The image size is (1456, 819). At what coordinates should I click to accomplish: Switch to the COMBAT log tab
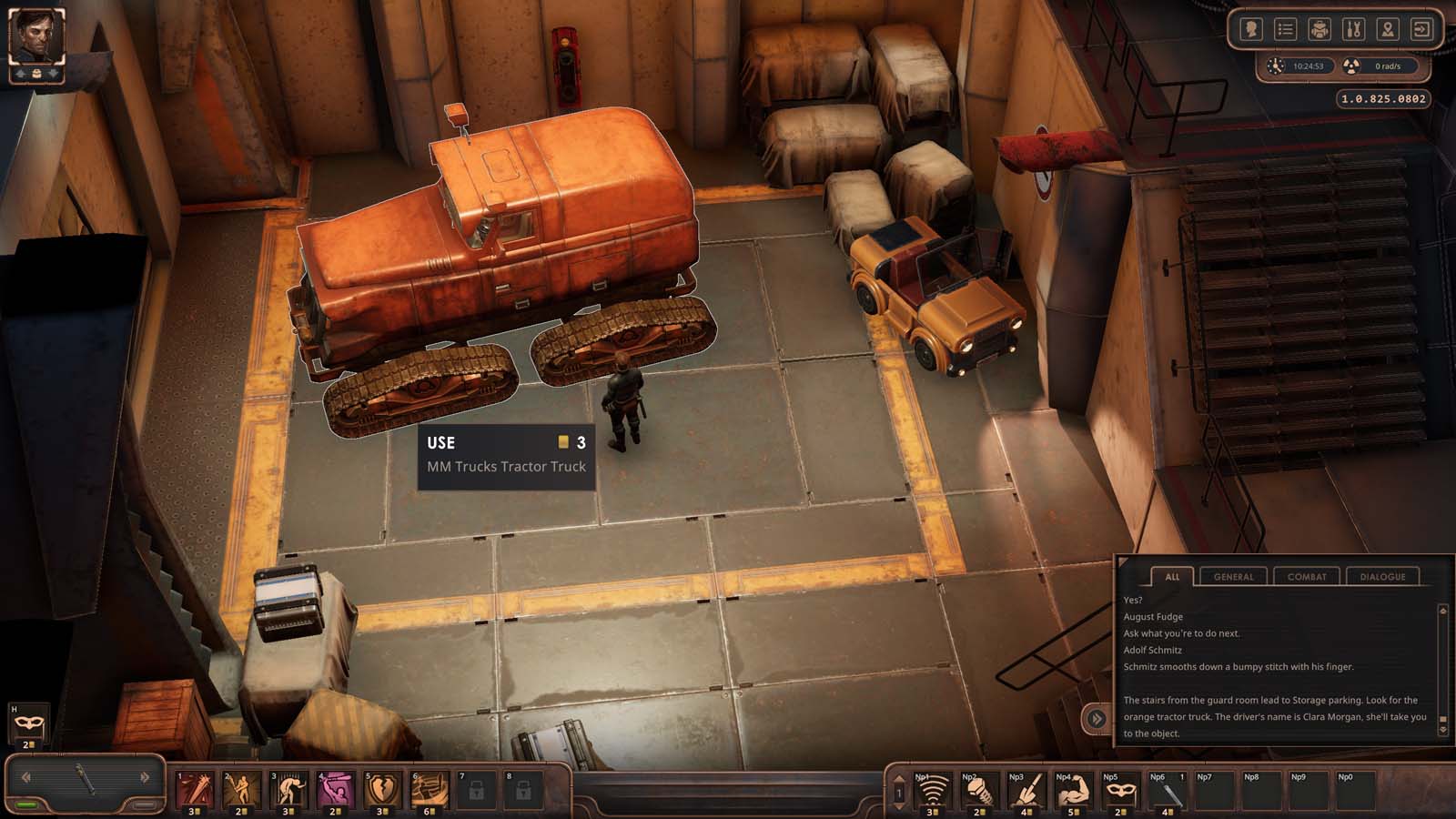tap(1307, 577)
